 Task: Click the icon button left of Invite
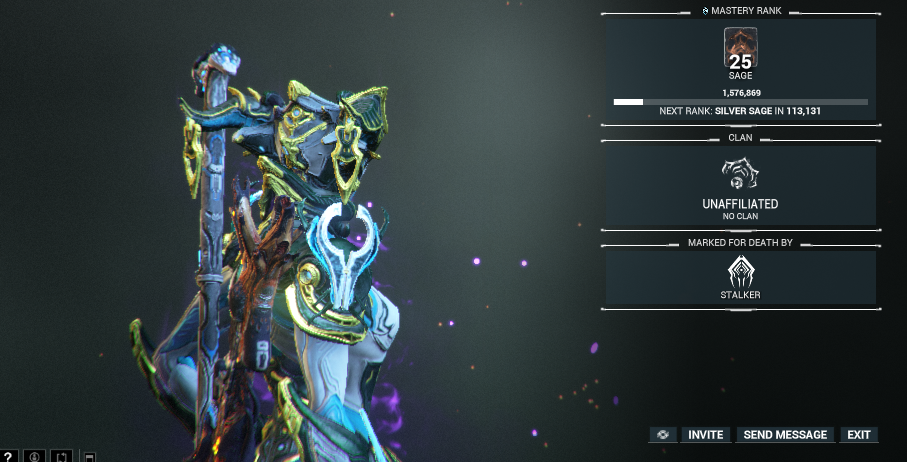point(662,435)
